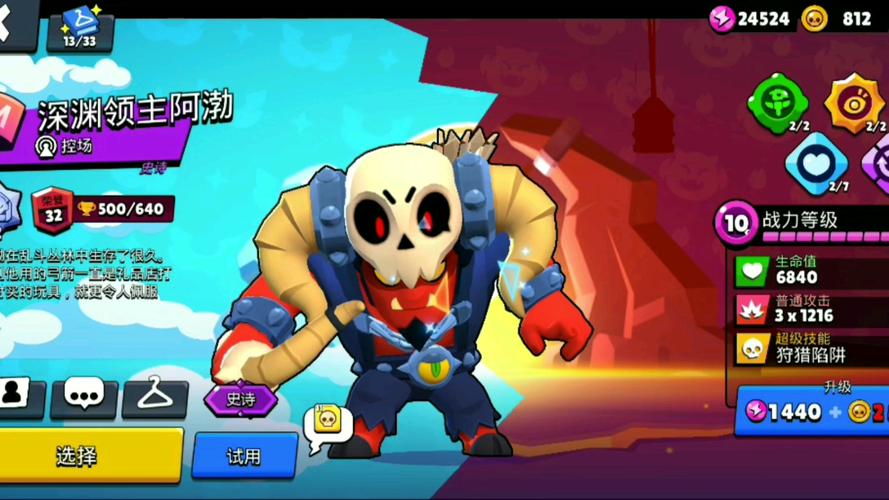
Task: View the 生命值 health stat row
Action: click(x=810, y=269)
